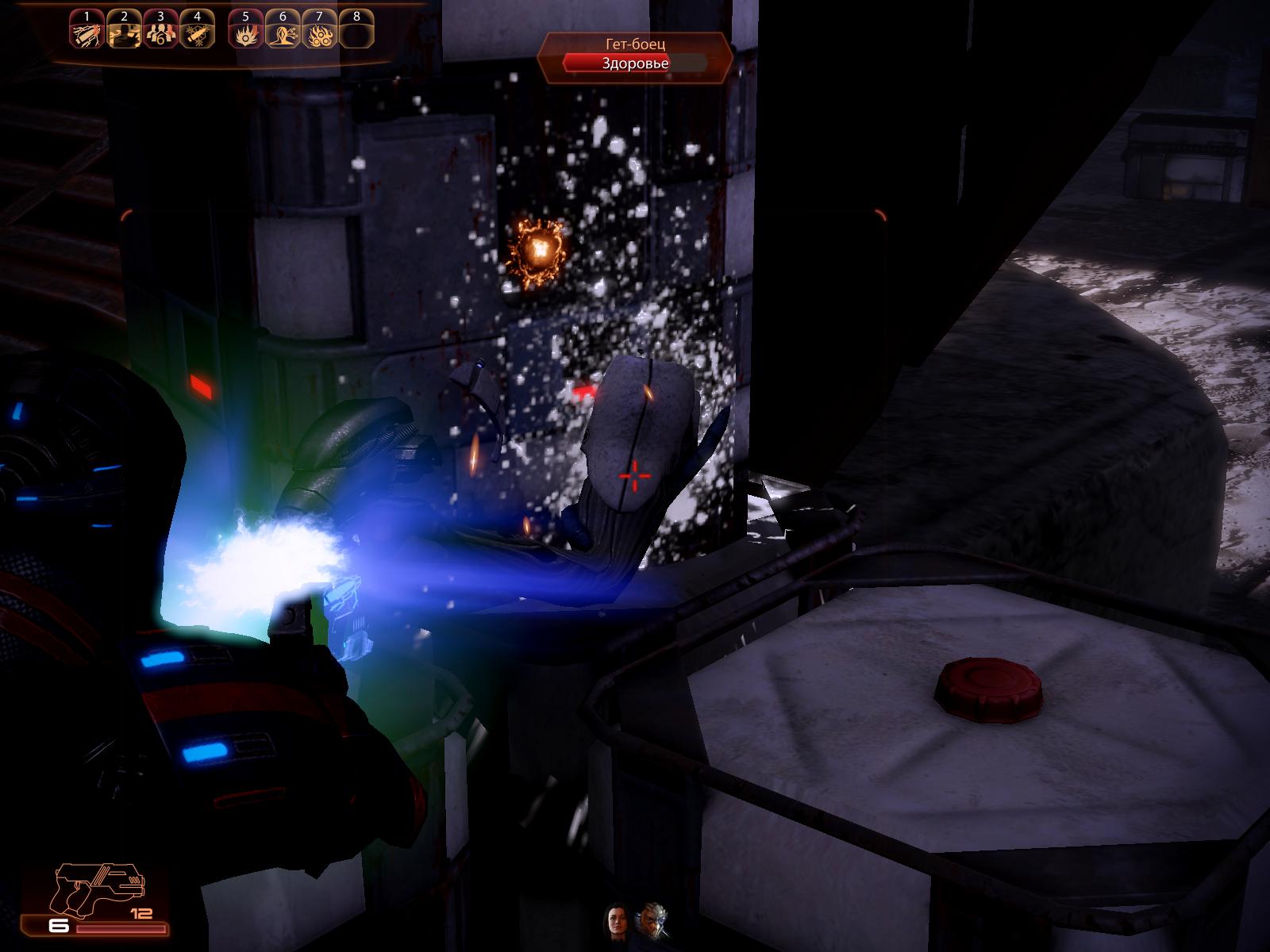
Task: Select Miranda's squad portrait
Action: (x=617, y=920)
